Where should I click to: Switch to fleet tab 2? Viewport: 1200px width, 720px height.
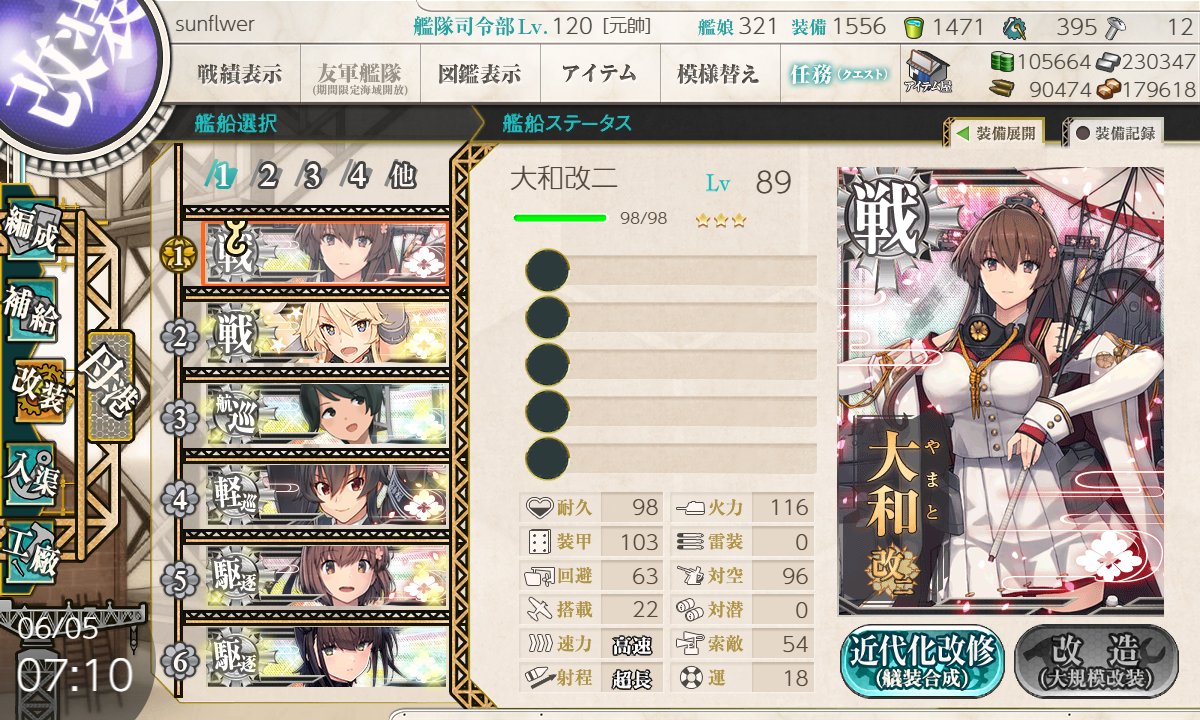[x=267, y=176]
